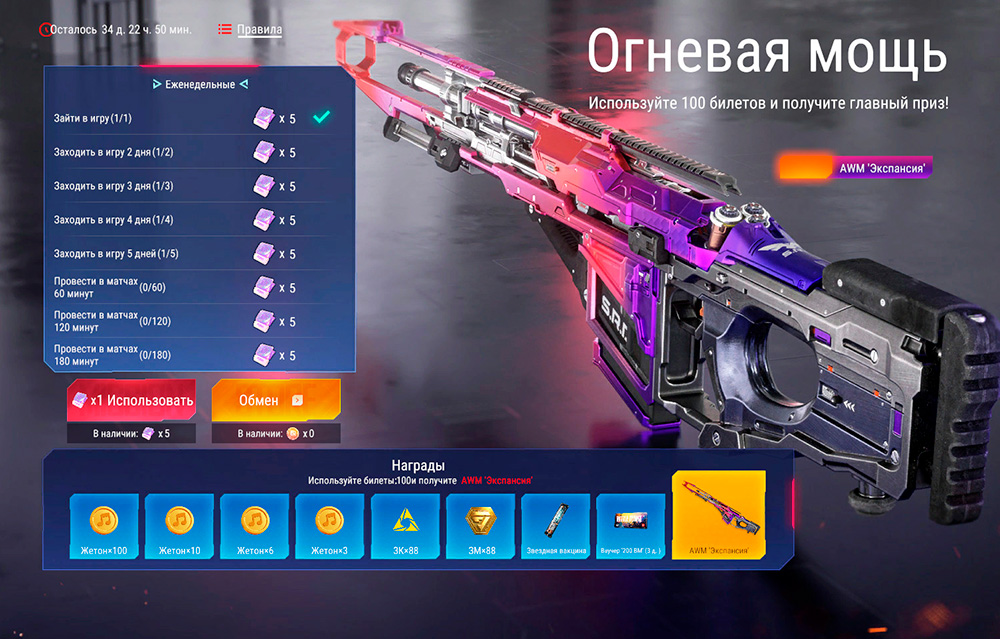
Task: View the ЗМ×88 reward tile
Action: (480, 527)
